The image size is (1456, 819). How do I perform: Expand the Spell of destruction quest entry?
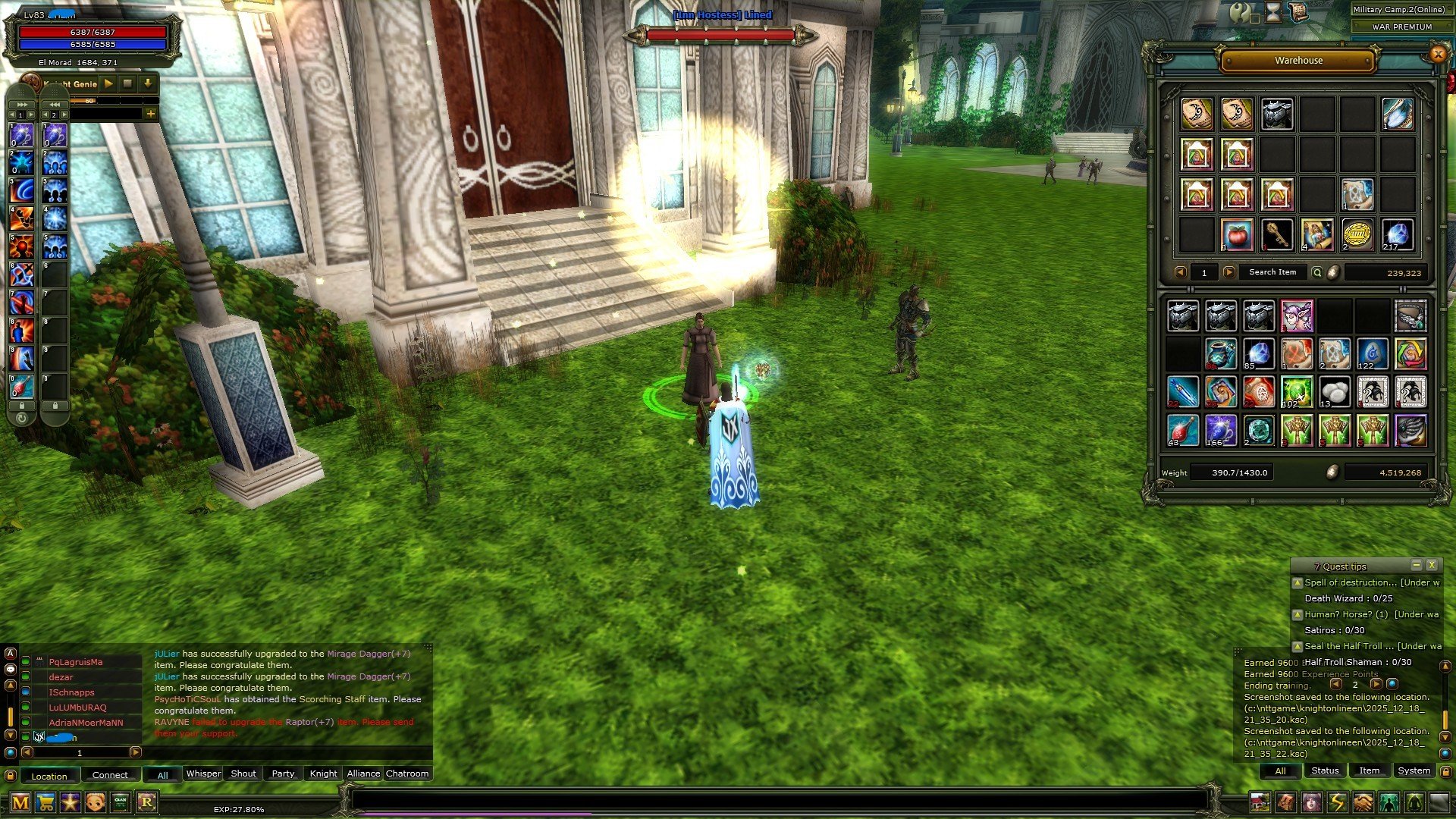(1298, 582)
